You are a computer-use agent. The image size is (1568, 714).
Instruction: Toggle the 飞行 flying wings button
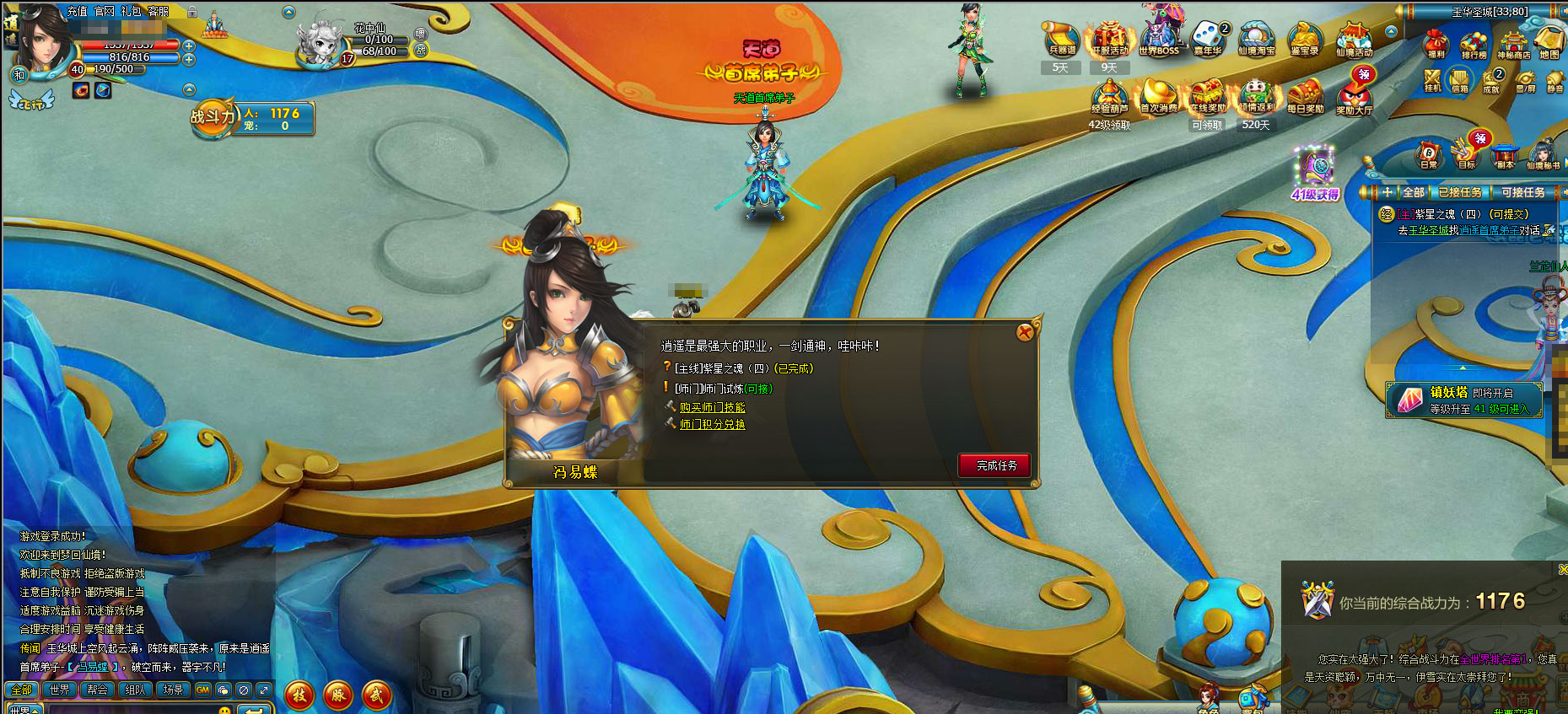click(x=30, y=102)
